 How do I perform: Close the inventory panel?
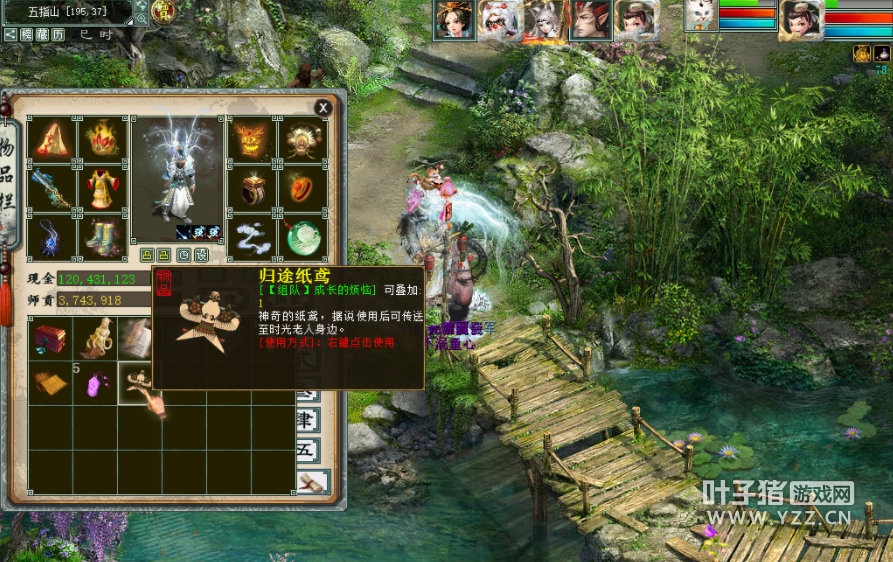(x=323, y=107)
